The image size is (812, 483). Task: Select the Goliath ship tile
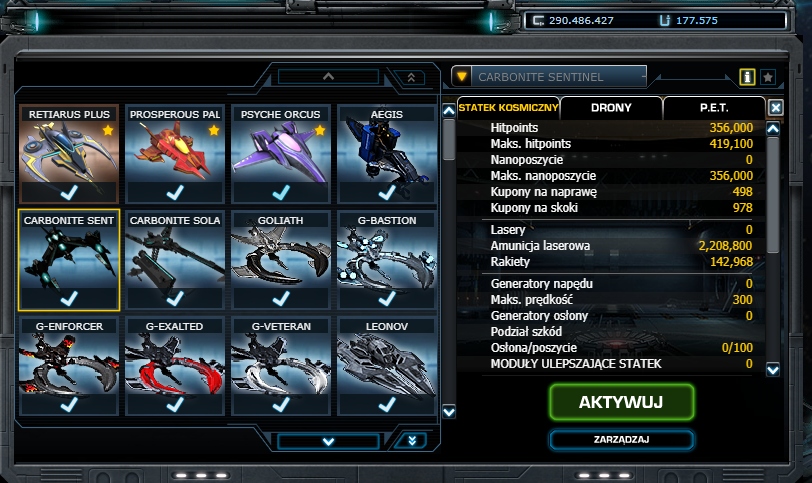[x=281, y=259]
